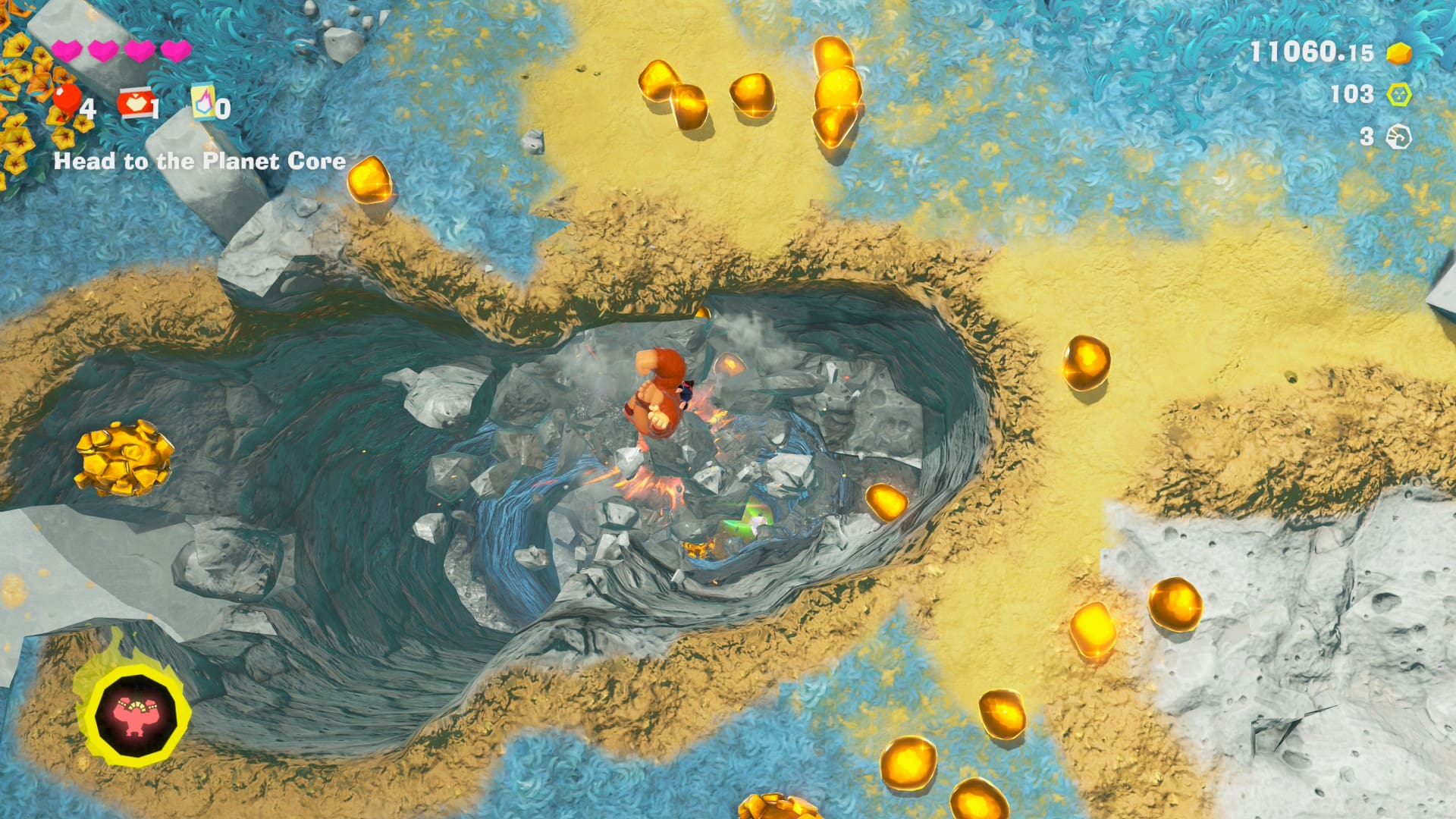1456x819 pixels.
Task: Click the gold nugget currency icon
Action: pyautogui.click(x=1398, y=53)
